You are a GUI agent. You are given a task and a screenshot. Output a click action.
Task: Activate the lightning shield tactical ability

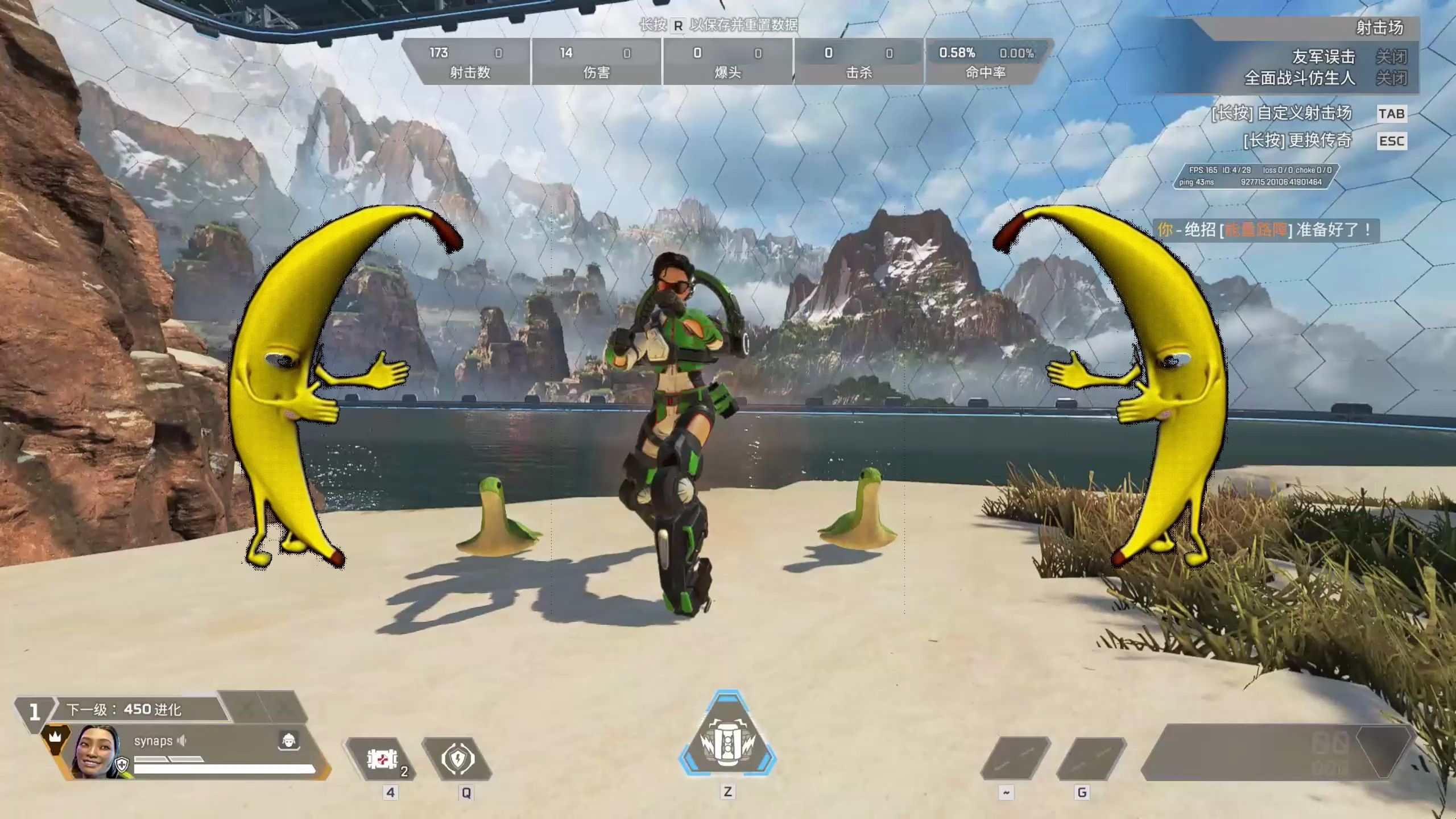point(458,759)
